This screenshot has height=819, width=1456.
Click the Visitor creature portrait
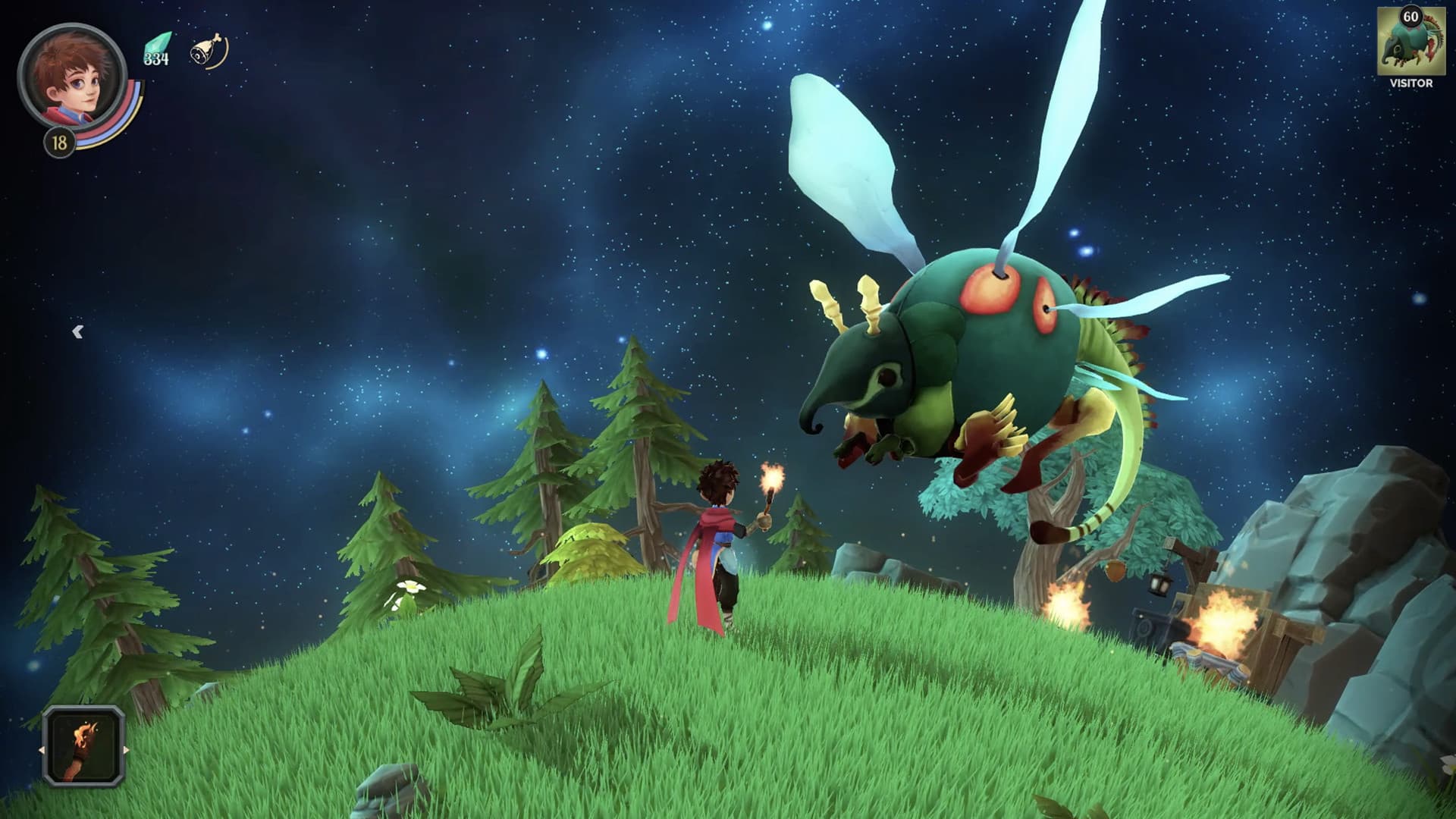tap(1410, 44)
